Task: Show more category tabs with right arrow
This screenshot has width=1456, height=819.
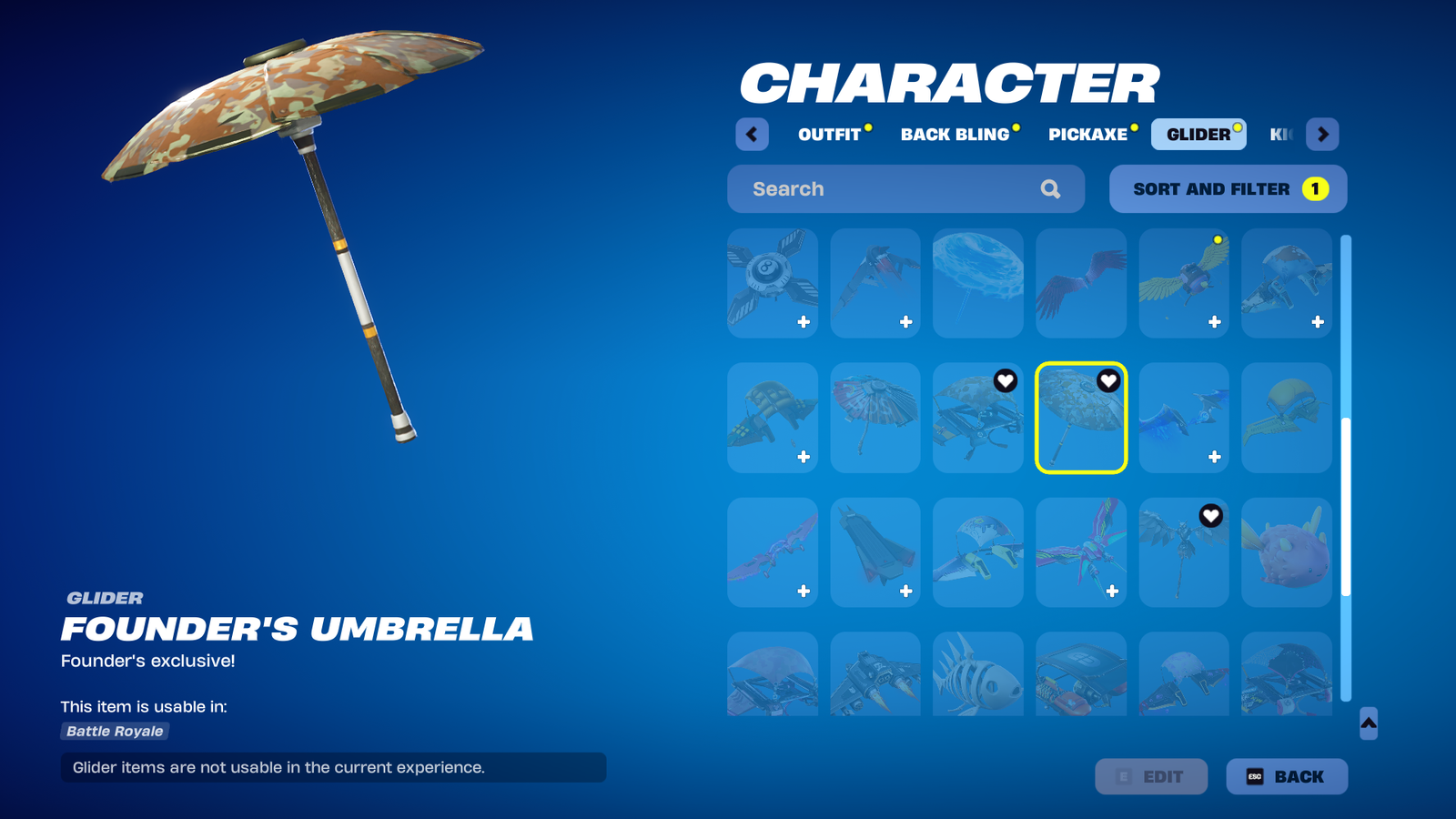Action: [1322, 135]
